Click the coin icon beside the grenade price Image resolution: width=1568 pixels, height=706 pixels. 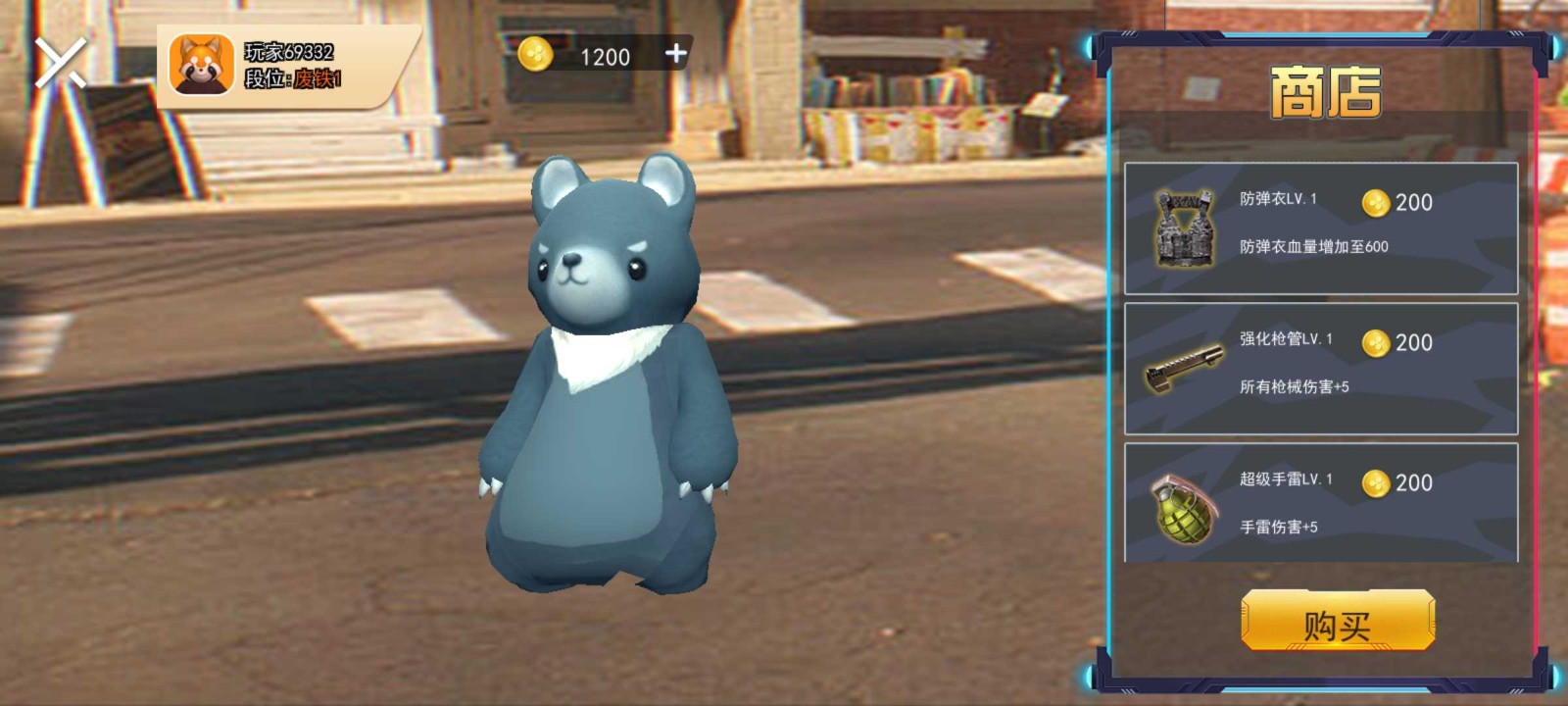[1377, 483]
